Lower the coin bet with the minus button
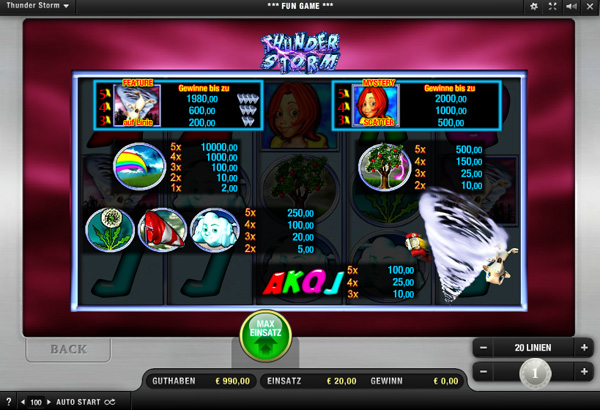The width and height of the screenshot is (600, 410). click(483, 373)
